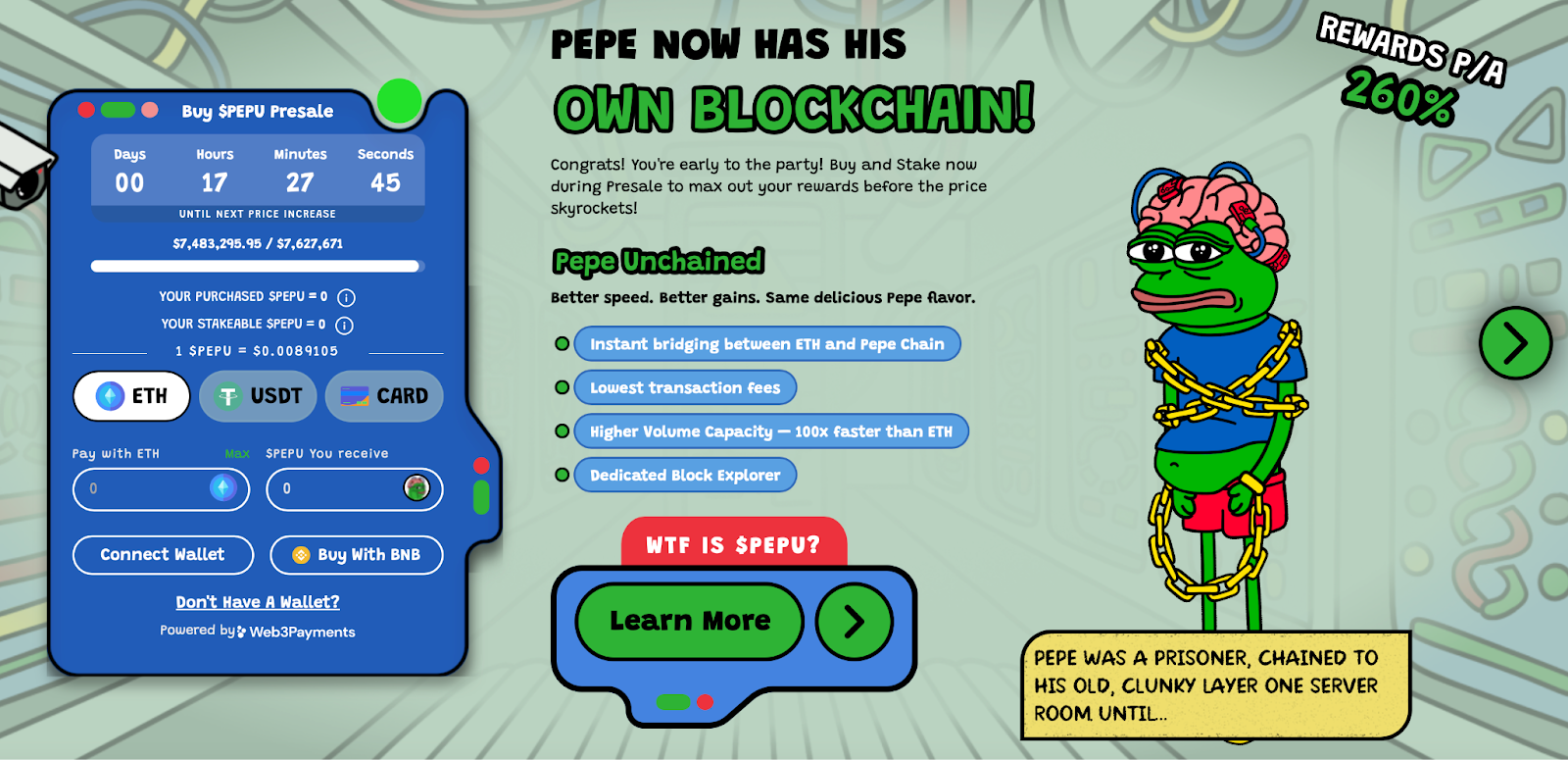Viewport: 1568px width, 760px height.
Task: Click the credit card icon on the CARD option
Action: click(x=355, y=395)
